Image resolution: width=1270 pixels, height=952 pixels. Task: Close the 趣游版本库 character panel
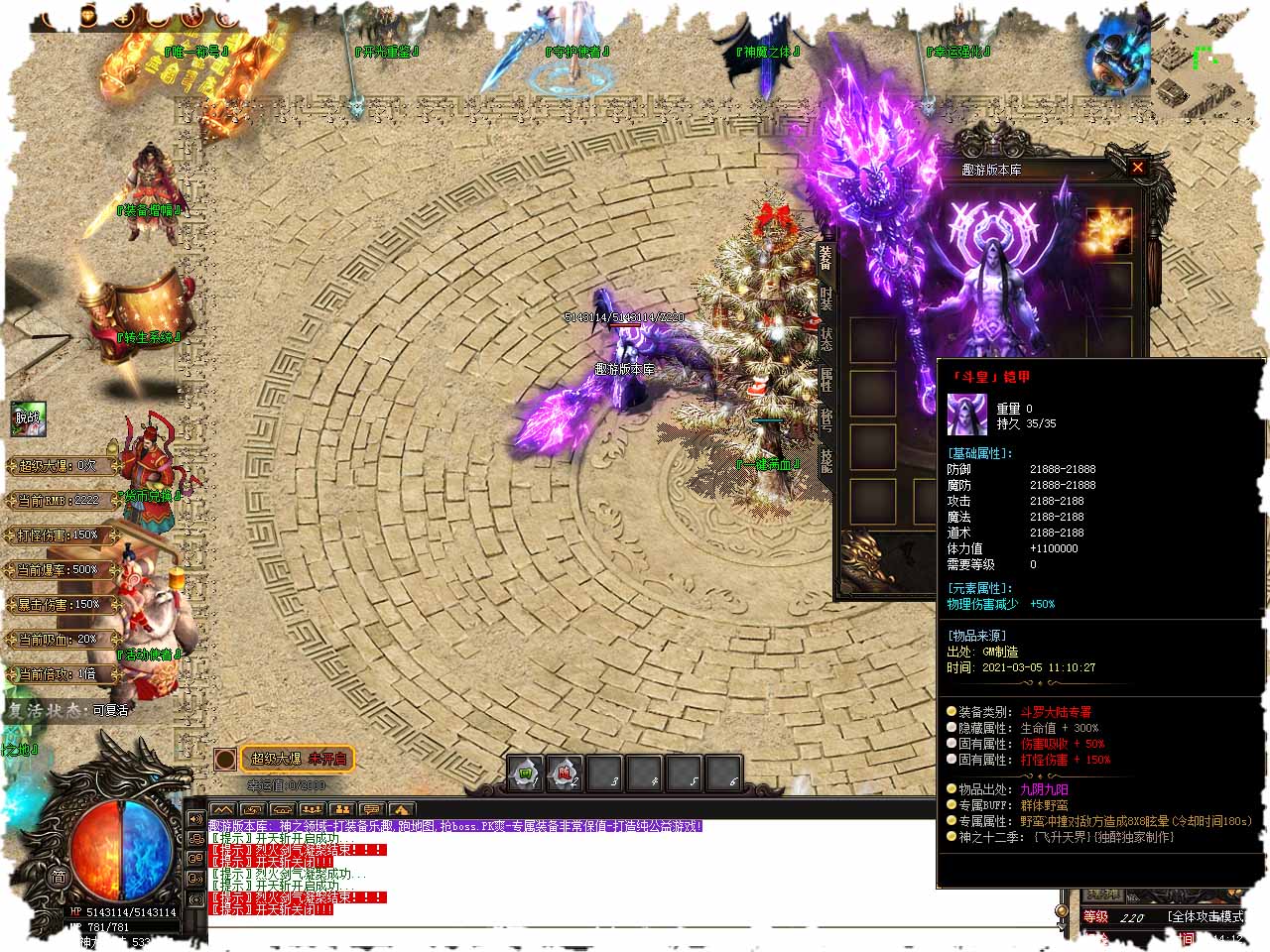point(1137,168)
